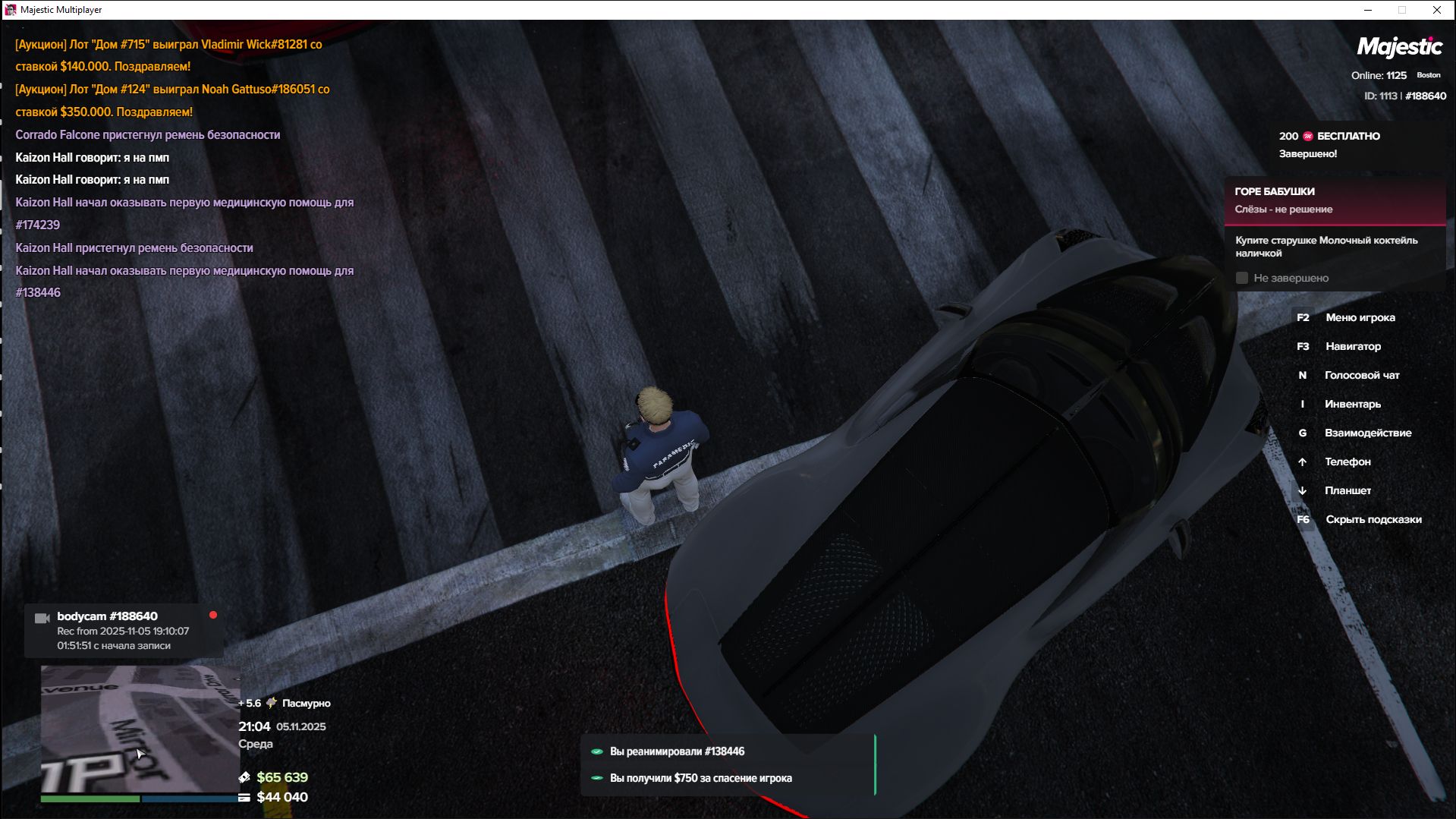
Task: Minimize the game window
Action: coord(1368,10)
